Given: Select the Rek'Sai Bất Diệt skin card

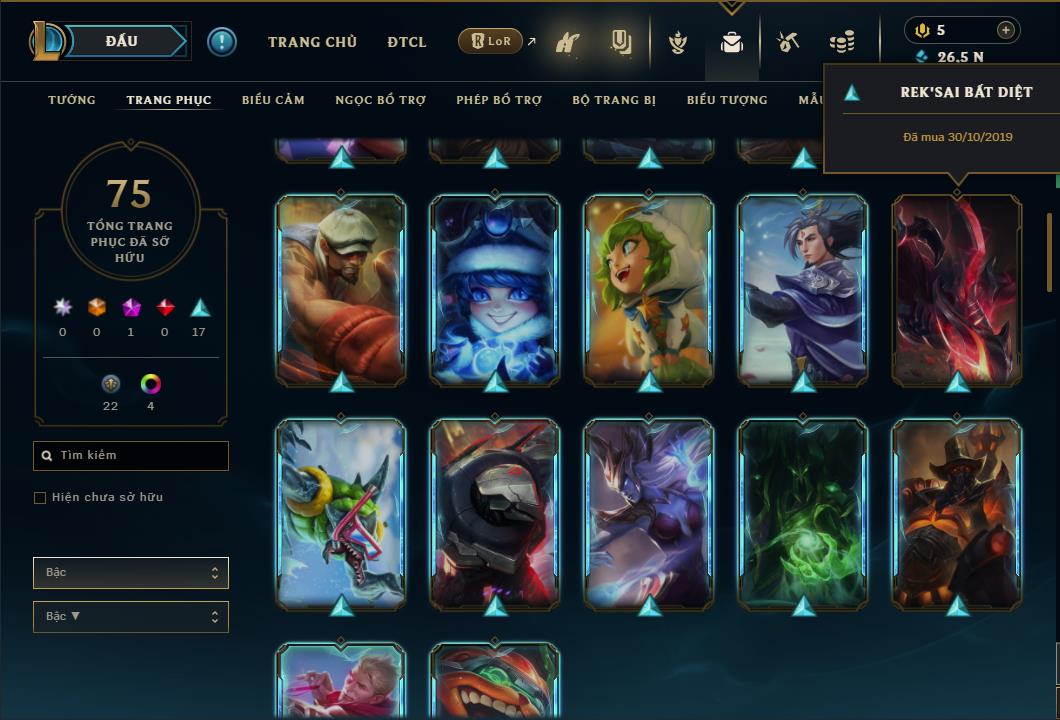Looking at the screenshot, I should 957,290.
